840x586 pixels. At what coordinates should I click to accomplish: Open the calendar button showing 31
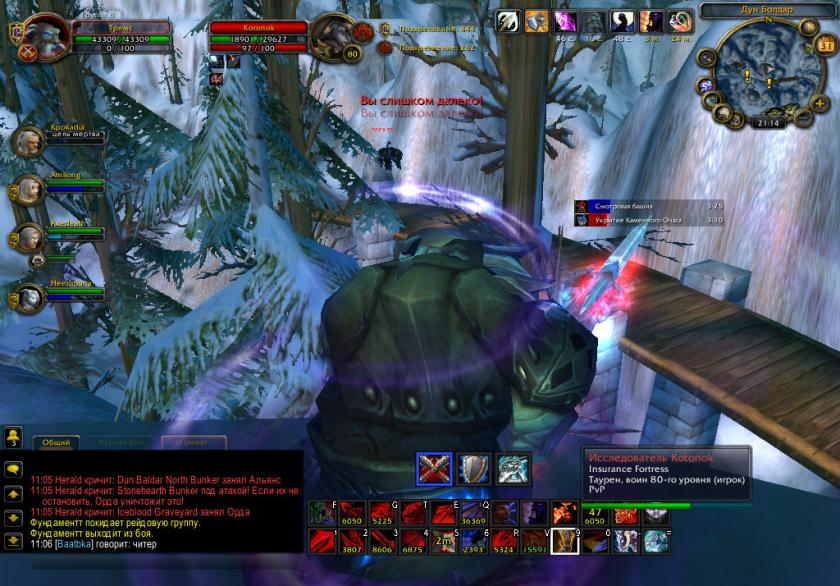825,45
